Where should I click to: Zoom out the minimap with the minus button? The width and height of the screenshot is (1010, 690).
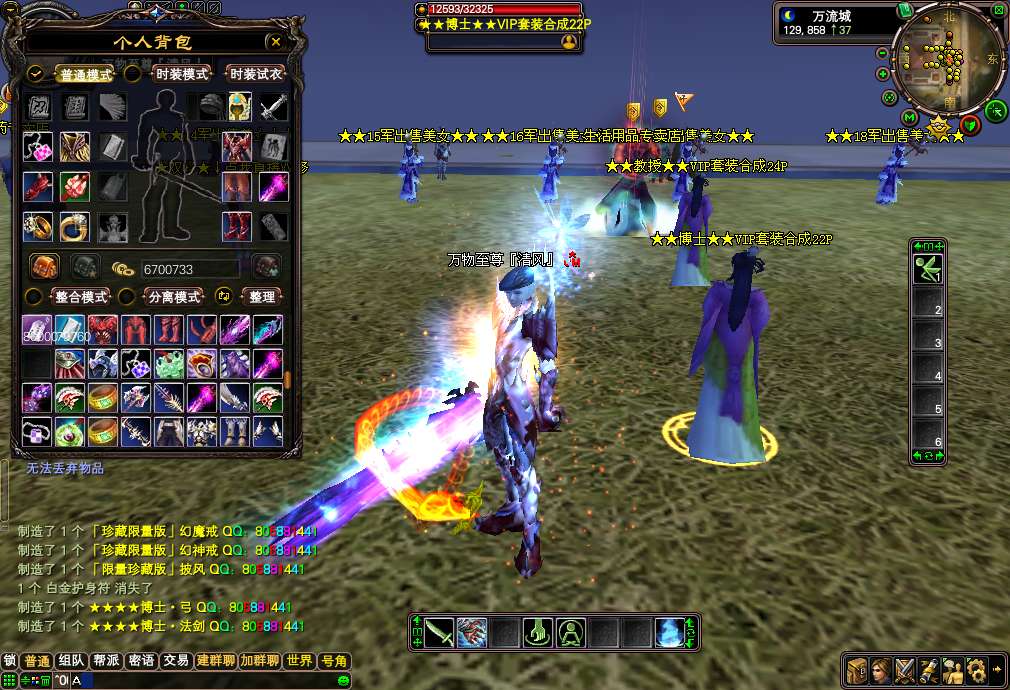coord(883,53)
